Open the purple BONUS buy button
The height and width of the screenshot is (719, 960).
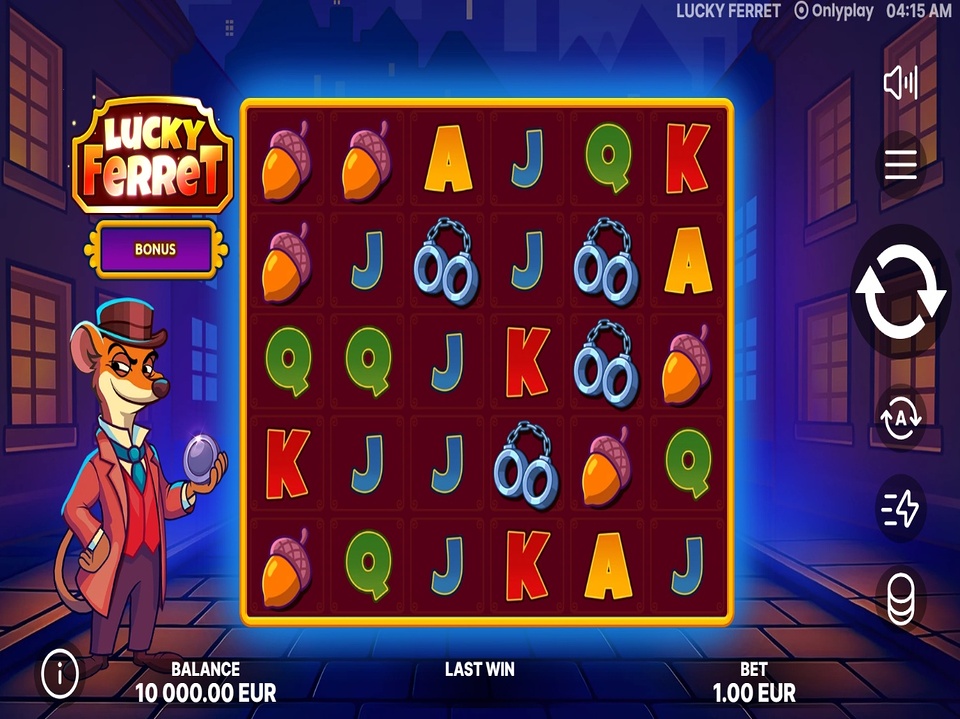click(155, 249)
